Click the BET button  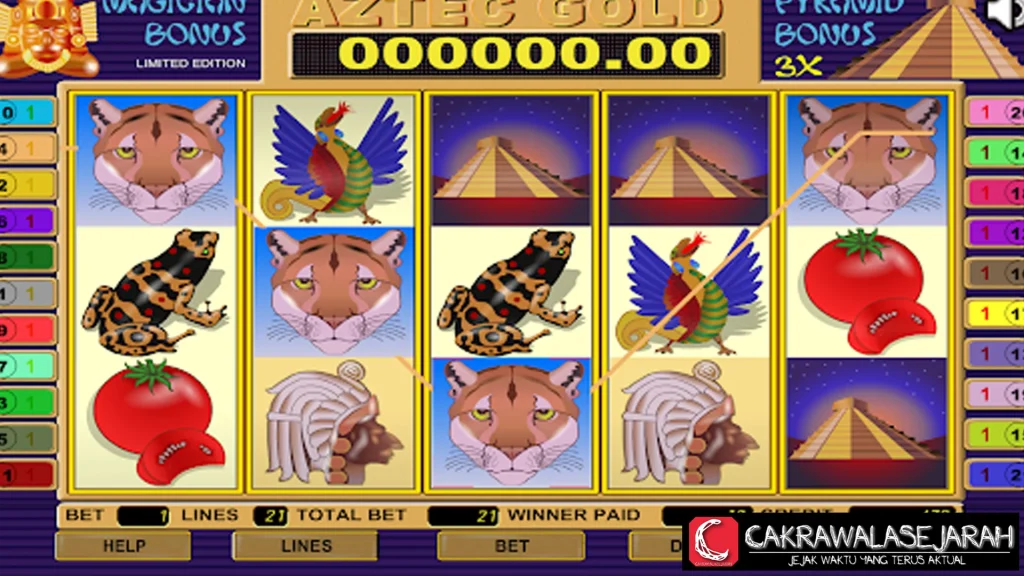coord(511,546)
